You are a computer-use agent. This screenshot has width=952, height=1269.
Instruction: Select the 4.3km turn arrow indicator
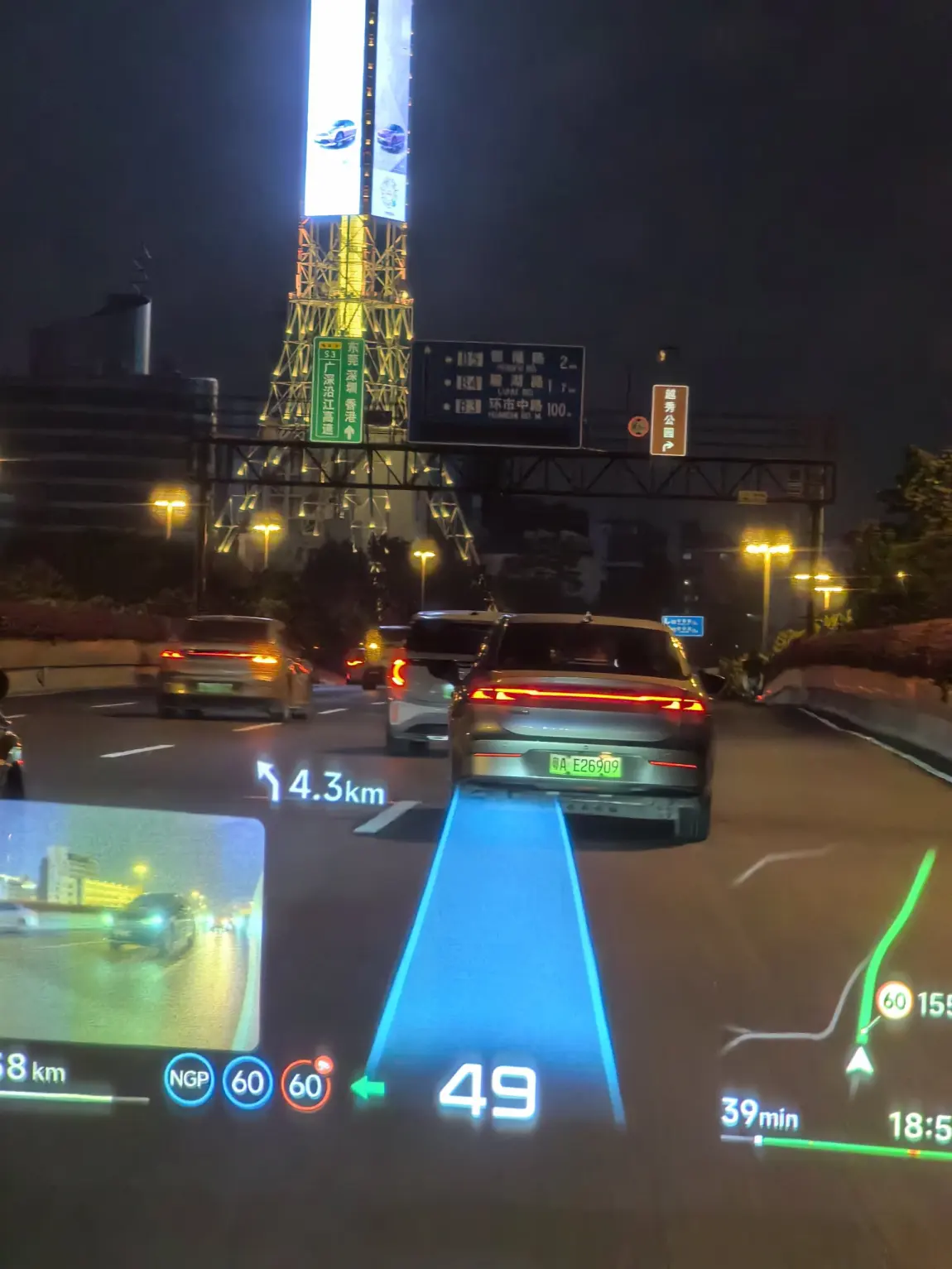[x=269, y=781]
